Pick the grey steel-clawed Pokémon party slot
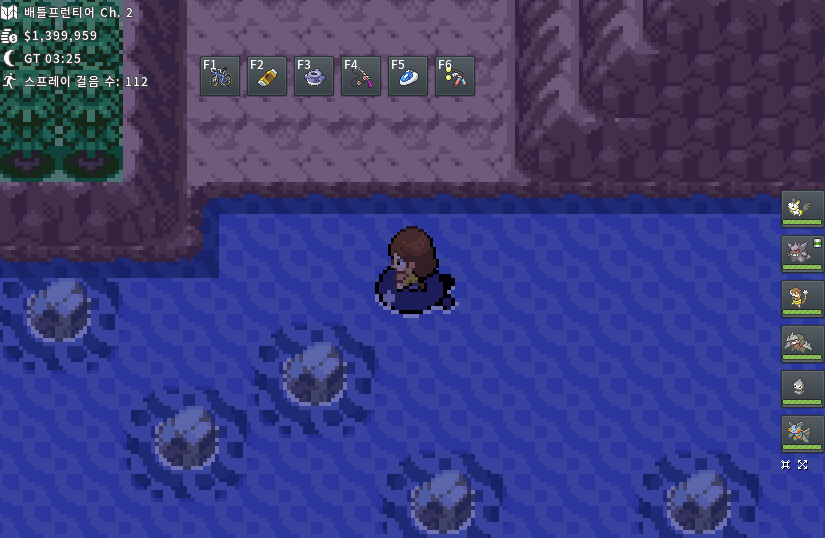 pos(802,344)
